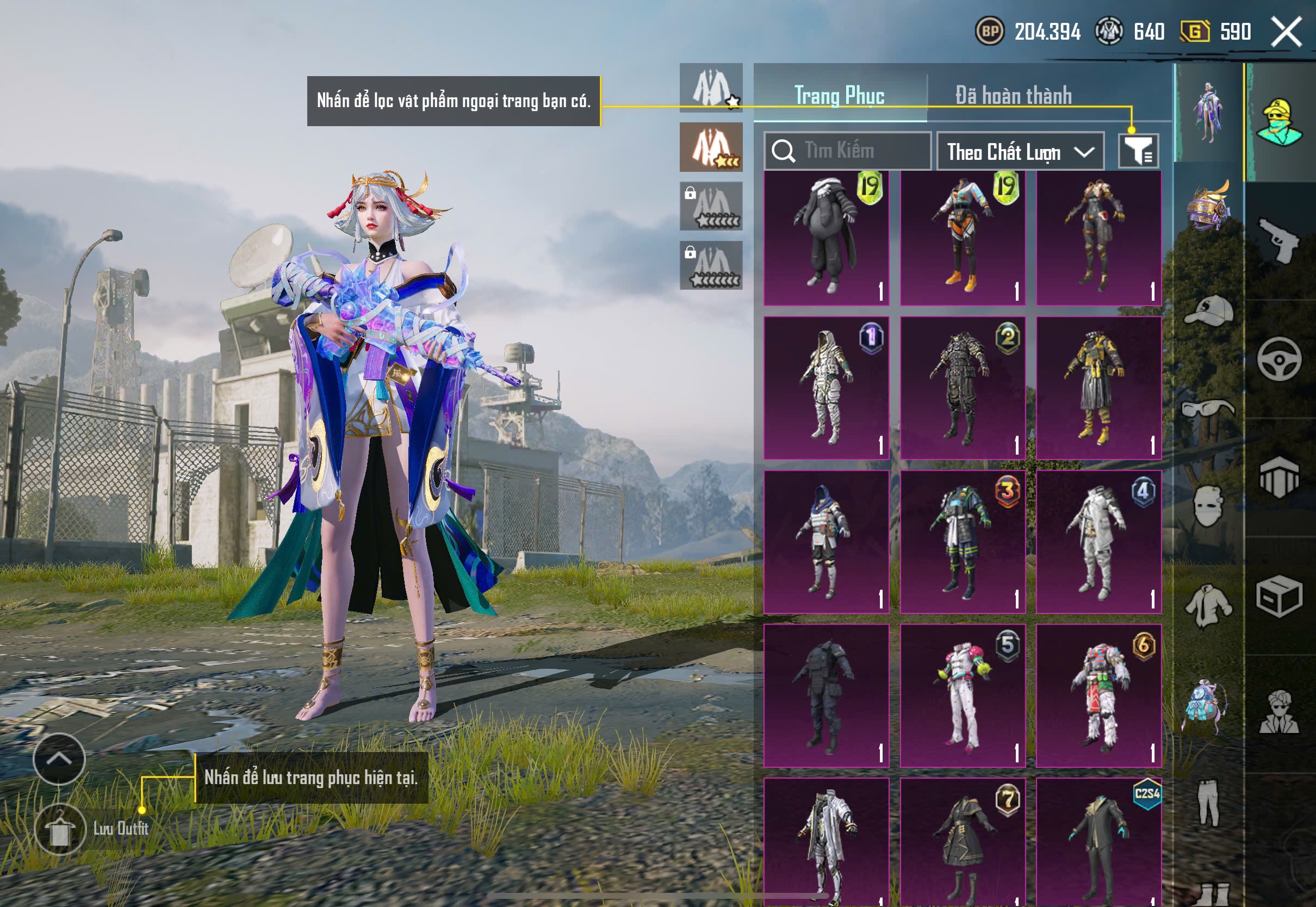Open the Theo Chất Lượng sort dropdown
This screenshot has width=1316, height=907.
(x=1020, y=152)
